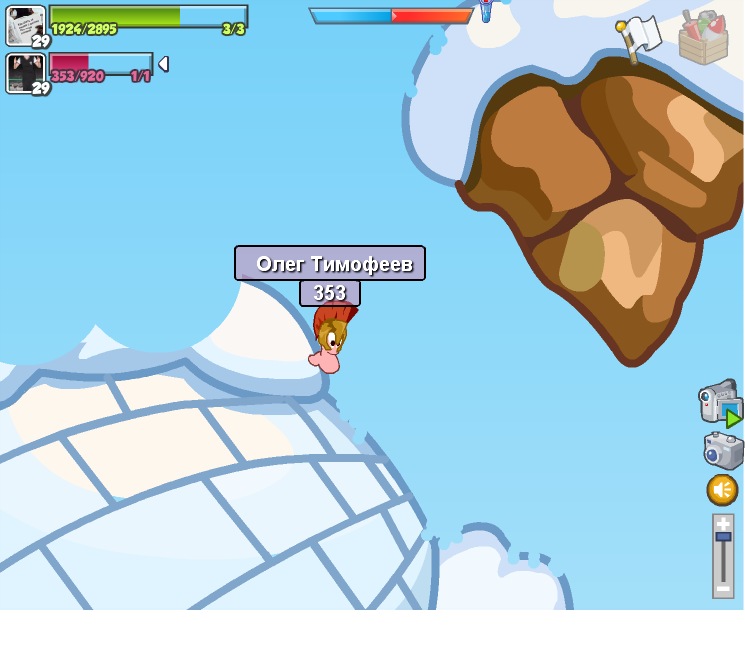
Task: Start video recording with the camcorder icon
Action: pyautogui.click(x=718, y=402)
